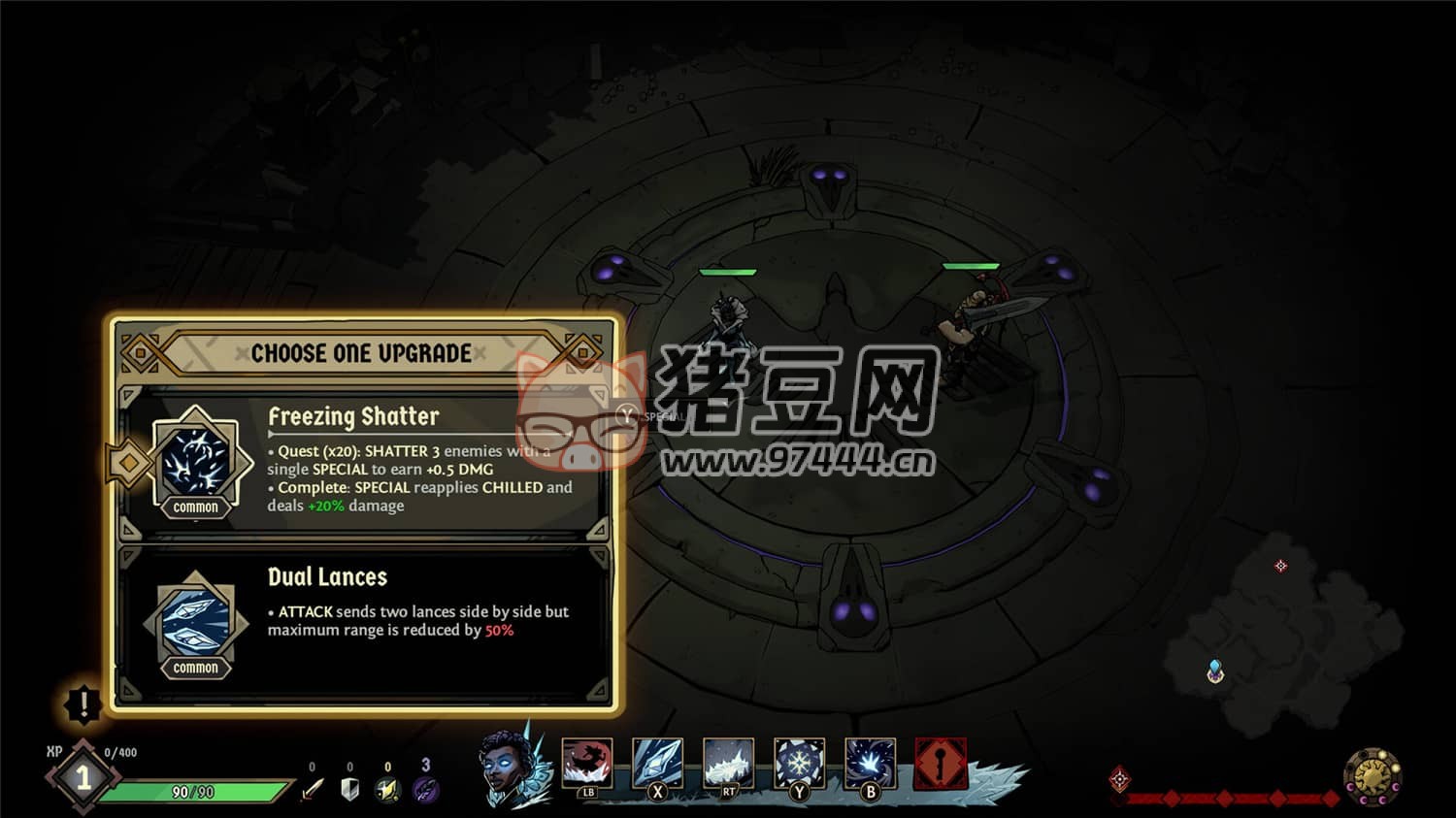Select the locked red keyhole slot

(x=940, y=764)
